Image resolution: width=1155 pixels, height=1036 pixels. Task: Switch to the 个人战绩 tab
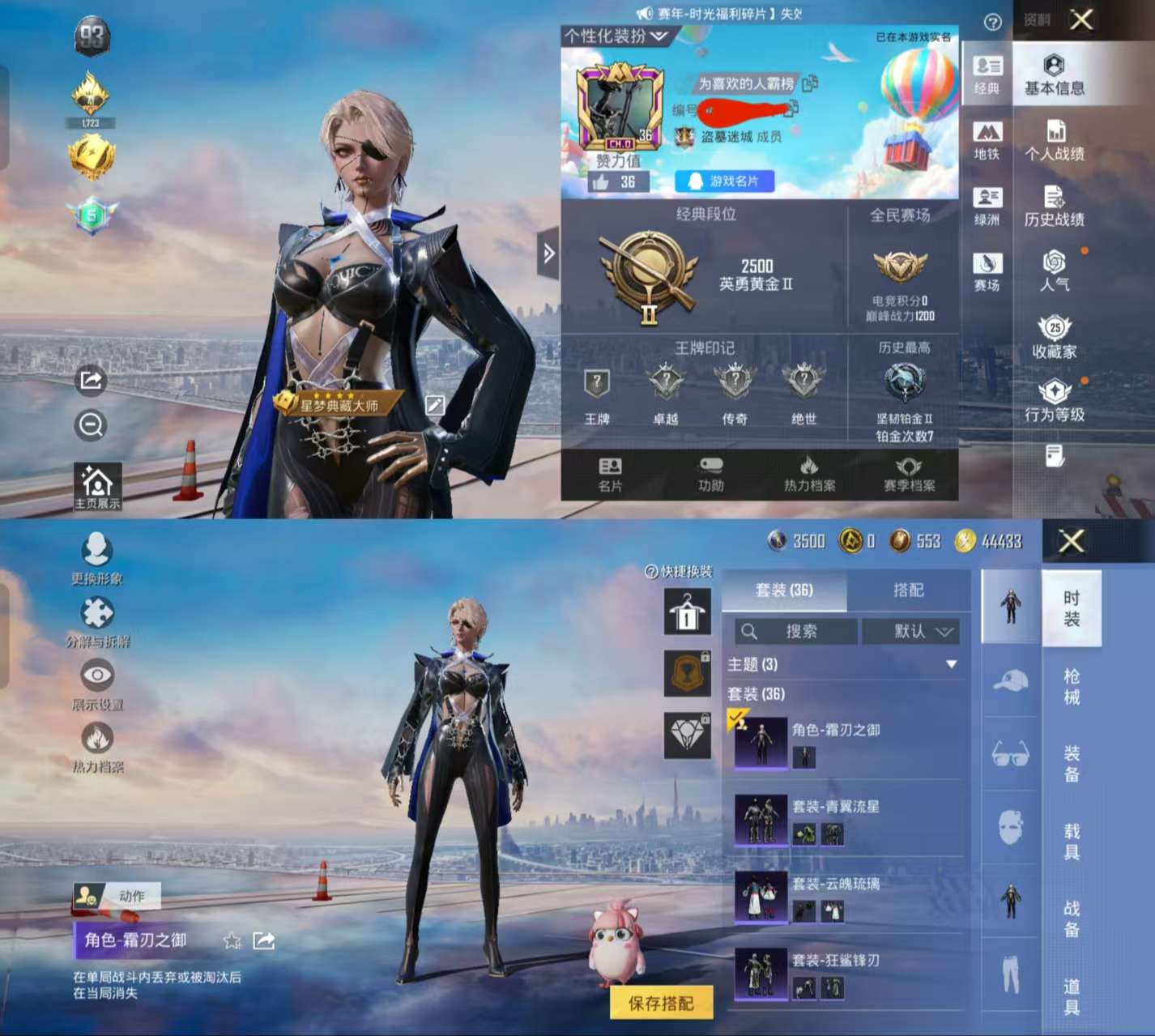click(1057, 139)
